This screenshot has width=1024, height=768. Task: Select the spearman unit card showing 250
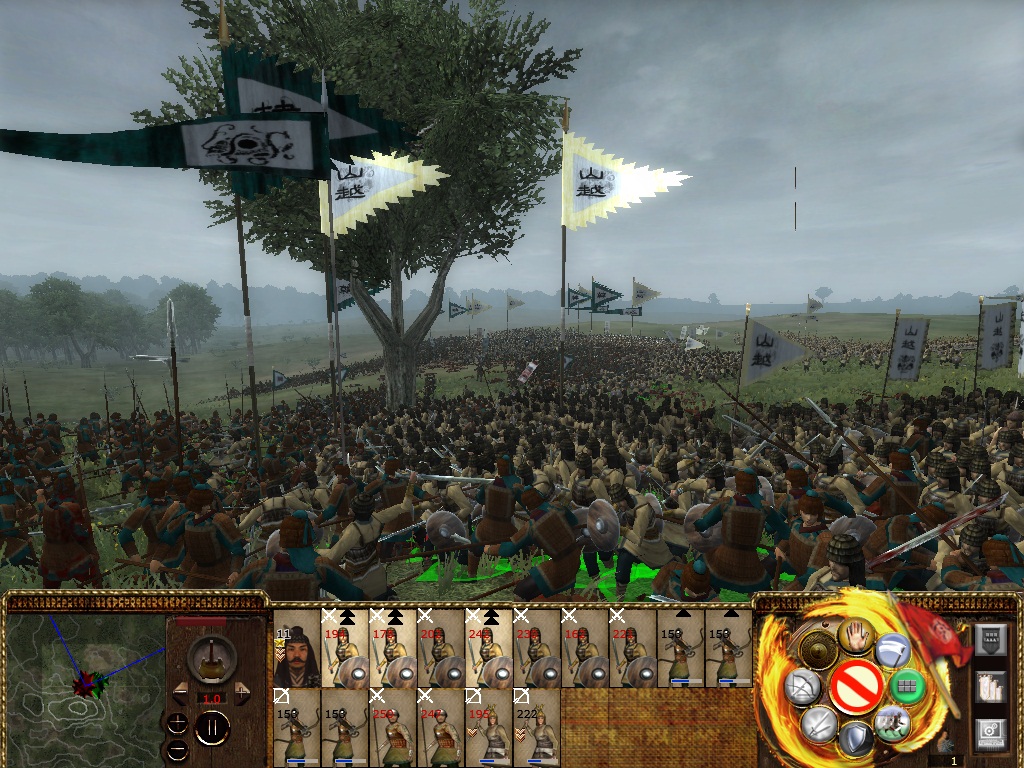point(391,727)
